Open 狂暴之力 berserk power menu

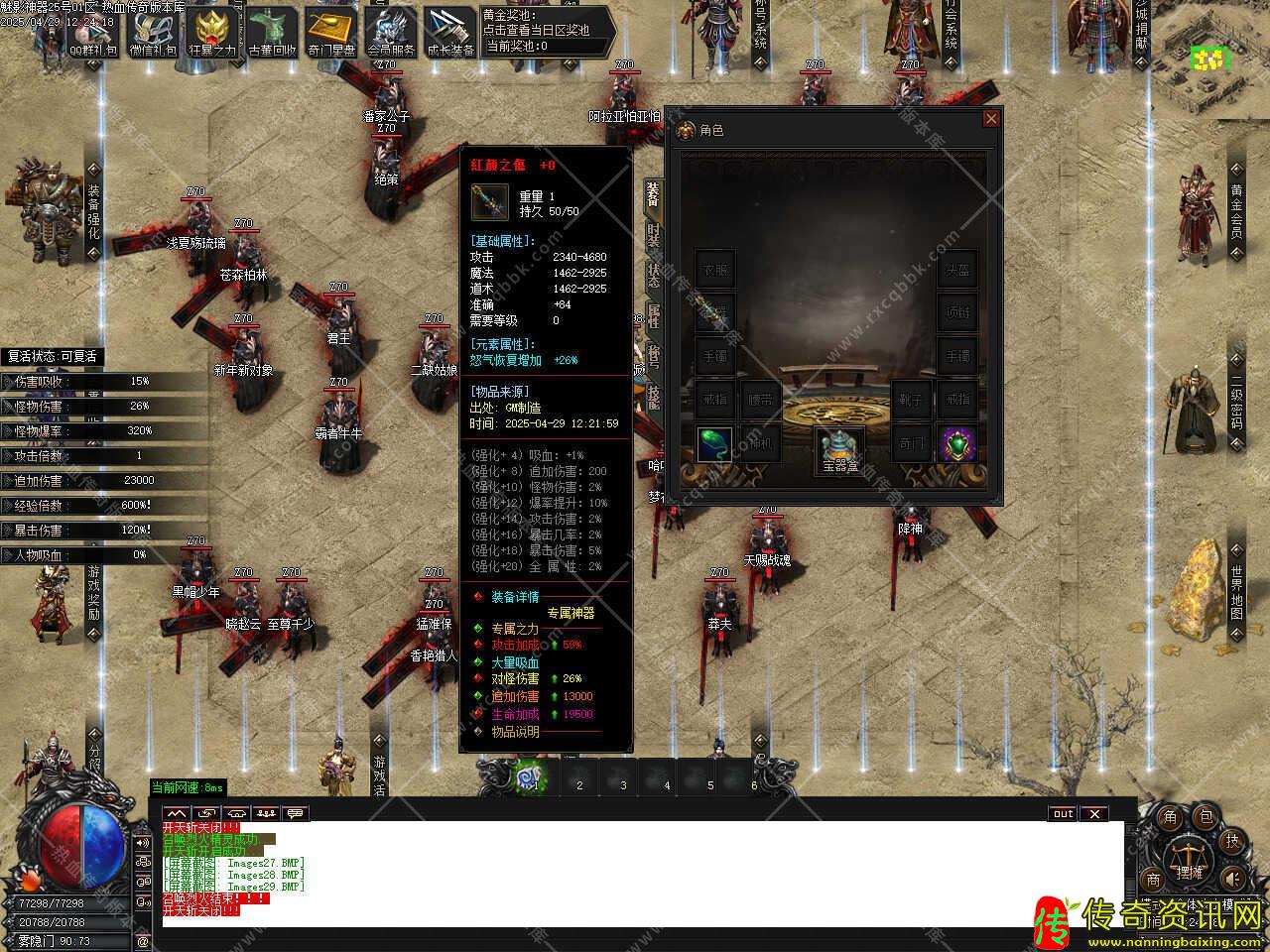coord(211,33)
